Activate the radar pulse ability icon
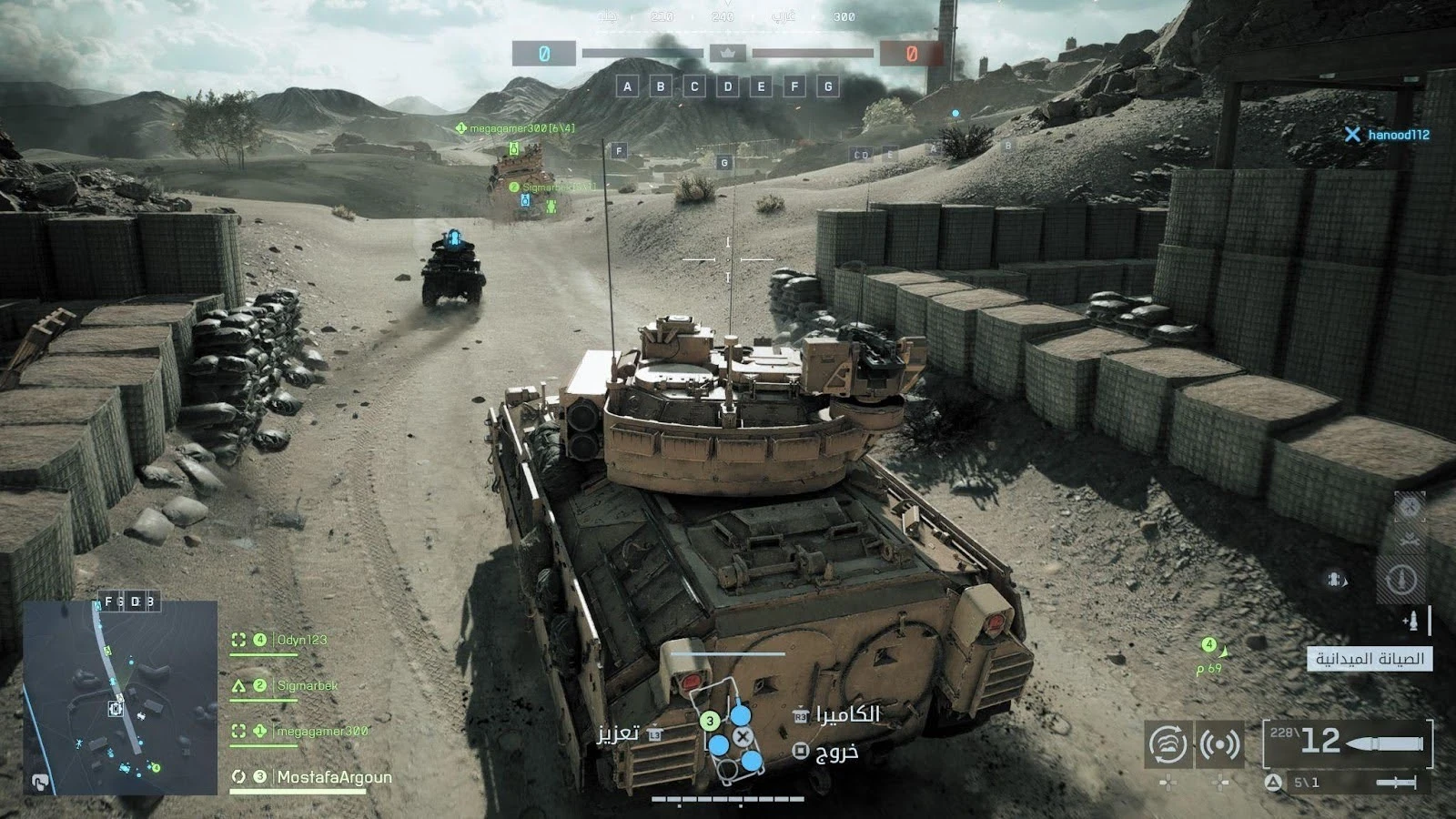 (x=1219, y=744)
